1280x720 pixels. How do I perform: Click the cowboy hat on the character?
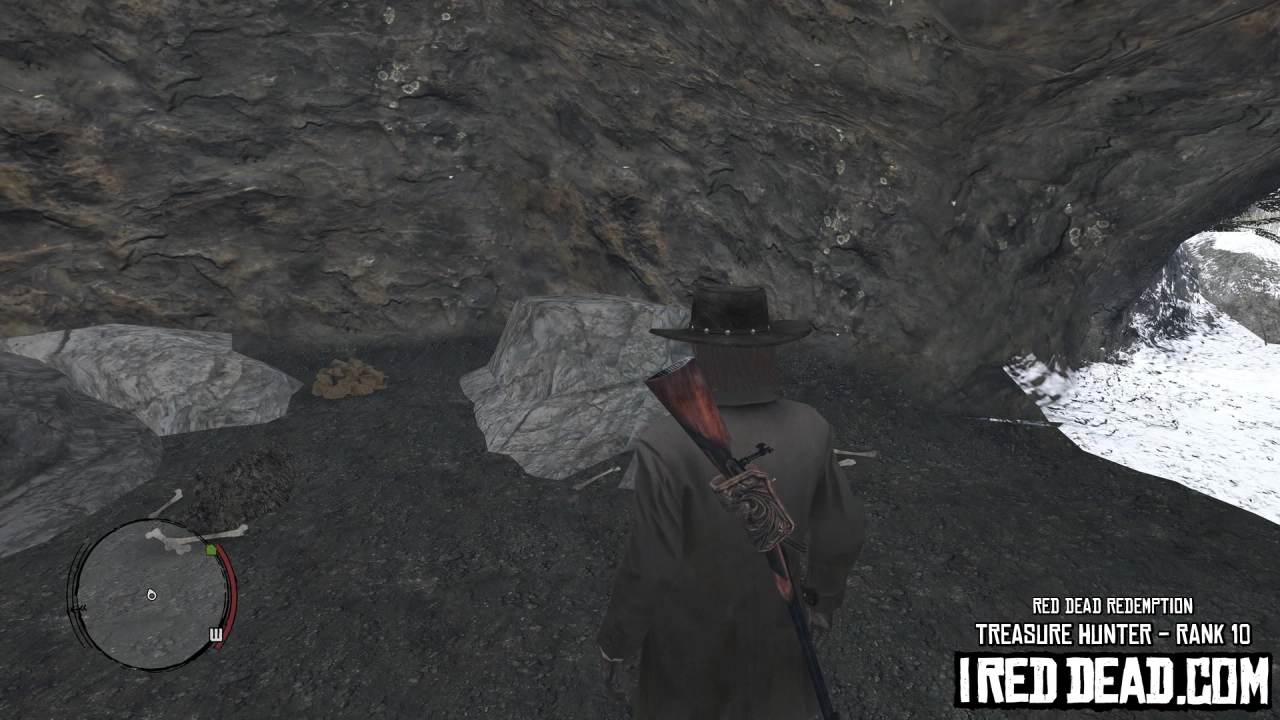(730, 315)
